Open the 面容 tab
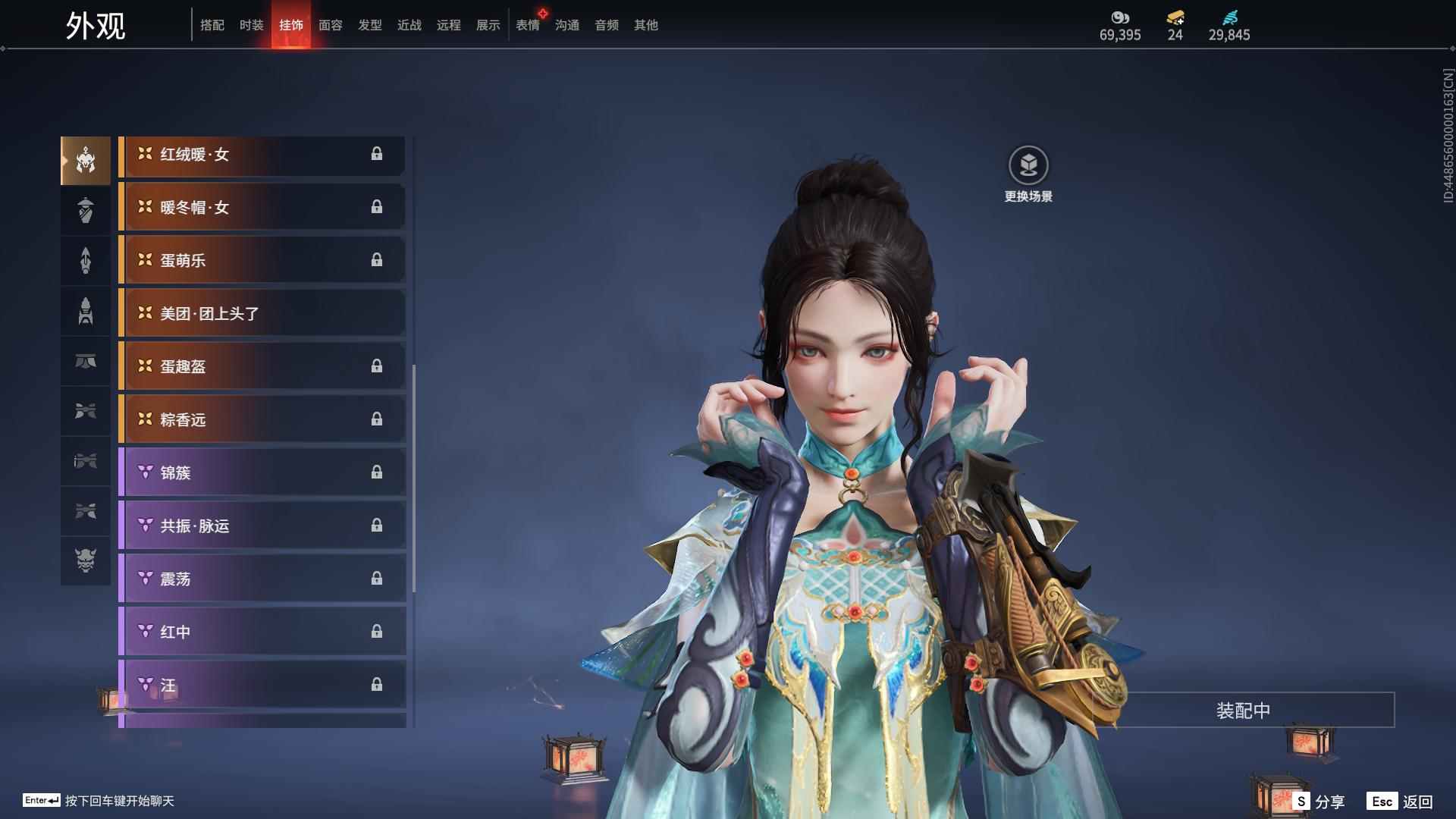 (330, 25)
